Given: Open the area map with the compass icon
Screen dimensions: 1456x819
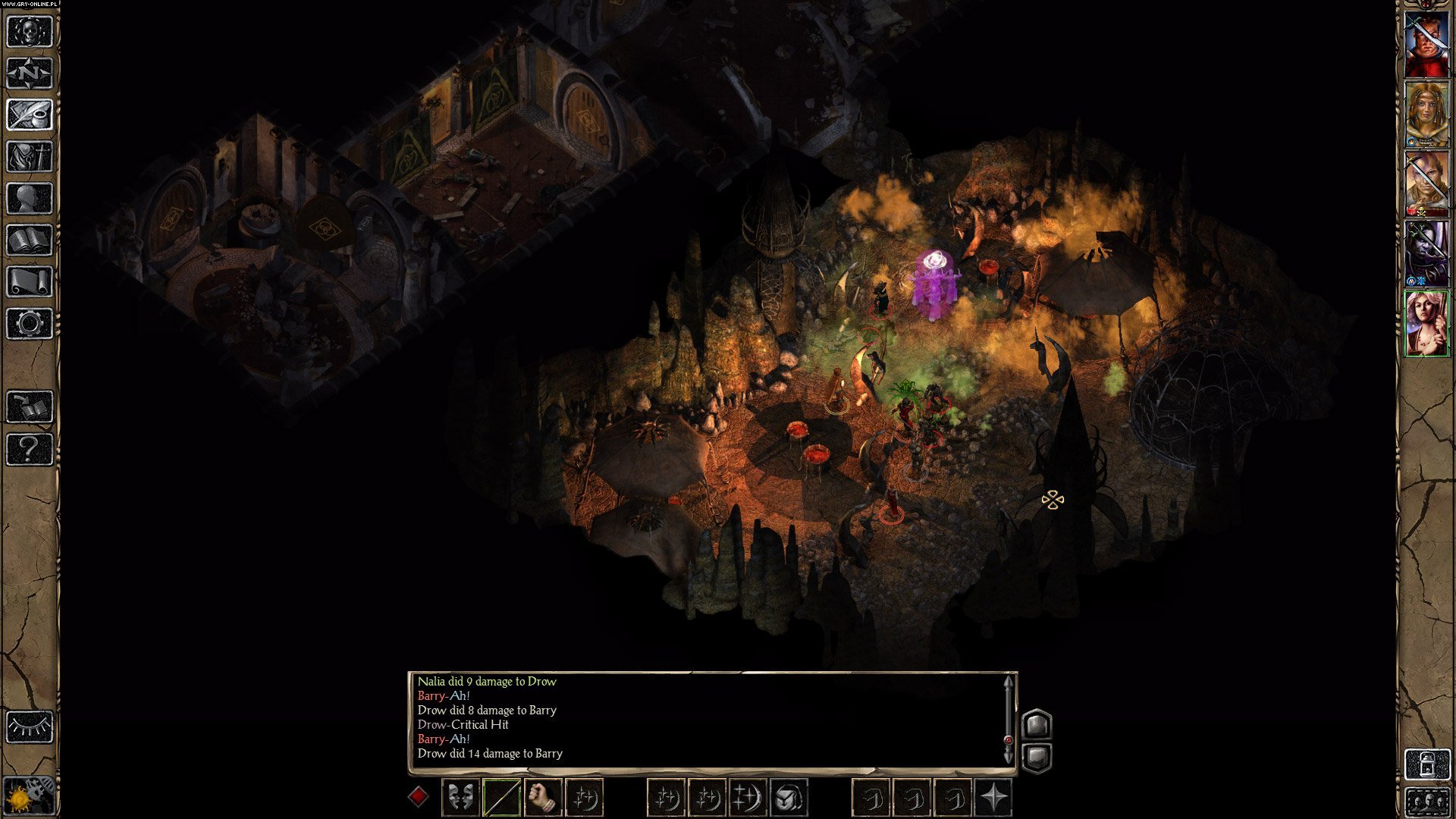Looking at the screenshot, I should pyautogui.click(x=30, y=74).
